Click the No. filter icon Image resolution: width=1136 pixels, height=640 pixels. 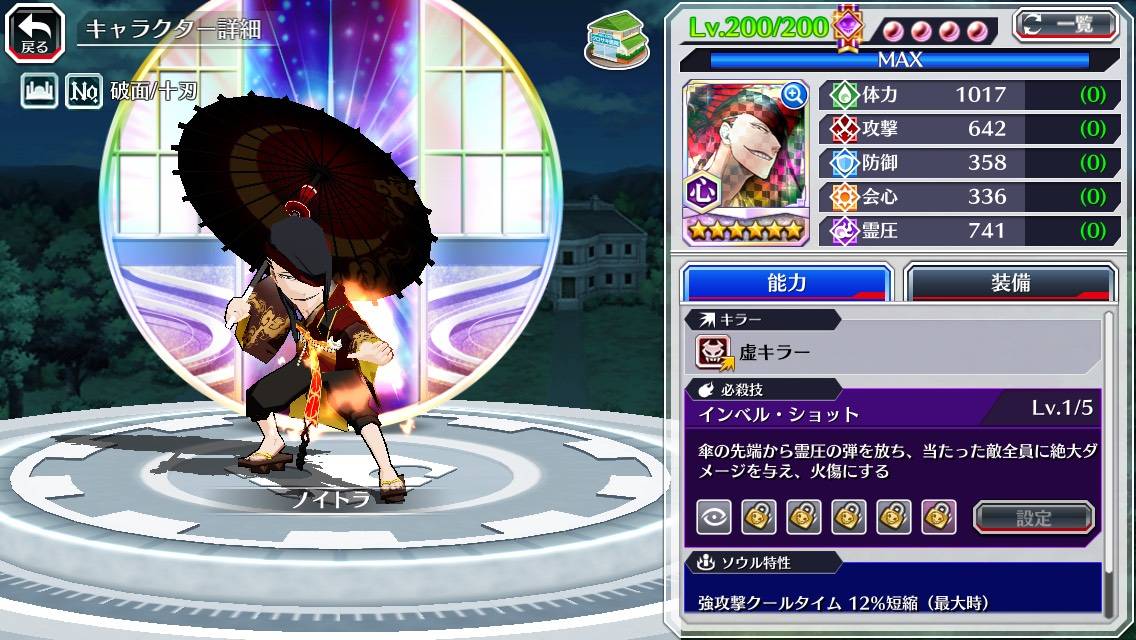85,93
